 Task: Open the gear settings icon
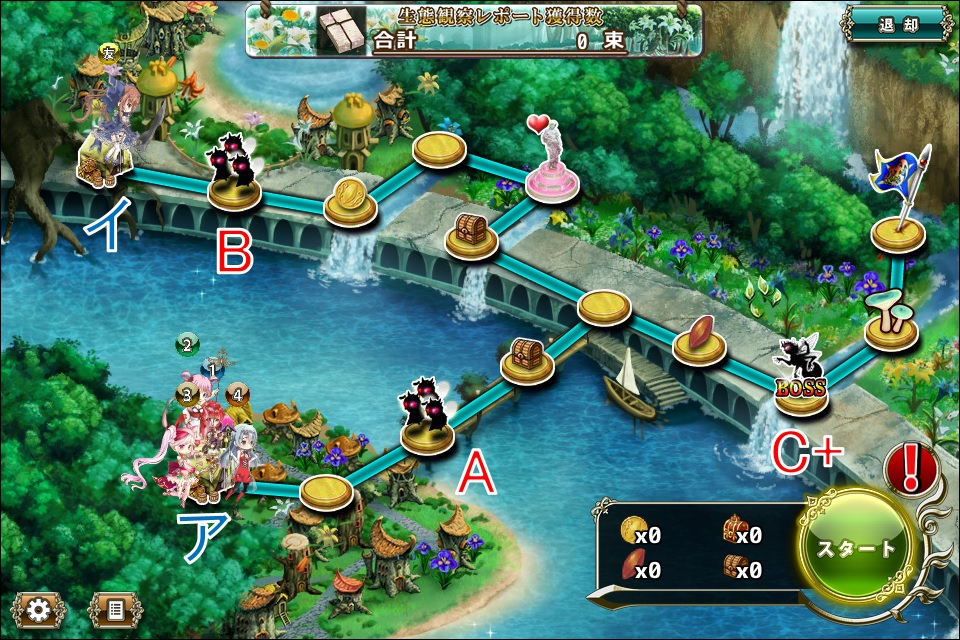pos(40,607)
